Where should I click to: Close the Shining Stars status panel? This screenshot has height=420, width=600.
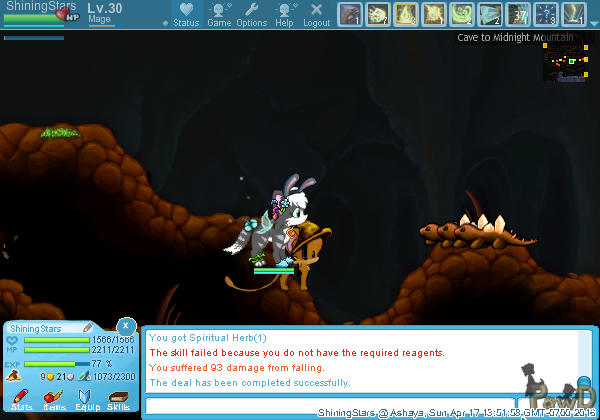coord(125,326)
